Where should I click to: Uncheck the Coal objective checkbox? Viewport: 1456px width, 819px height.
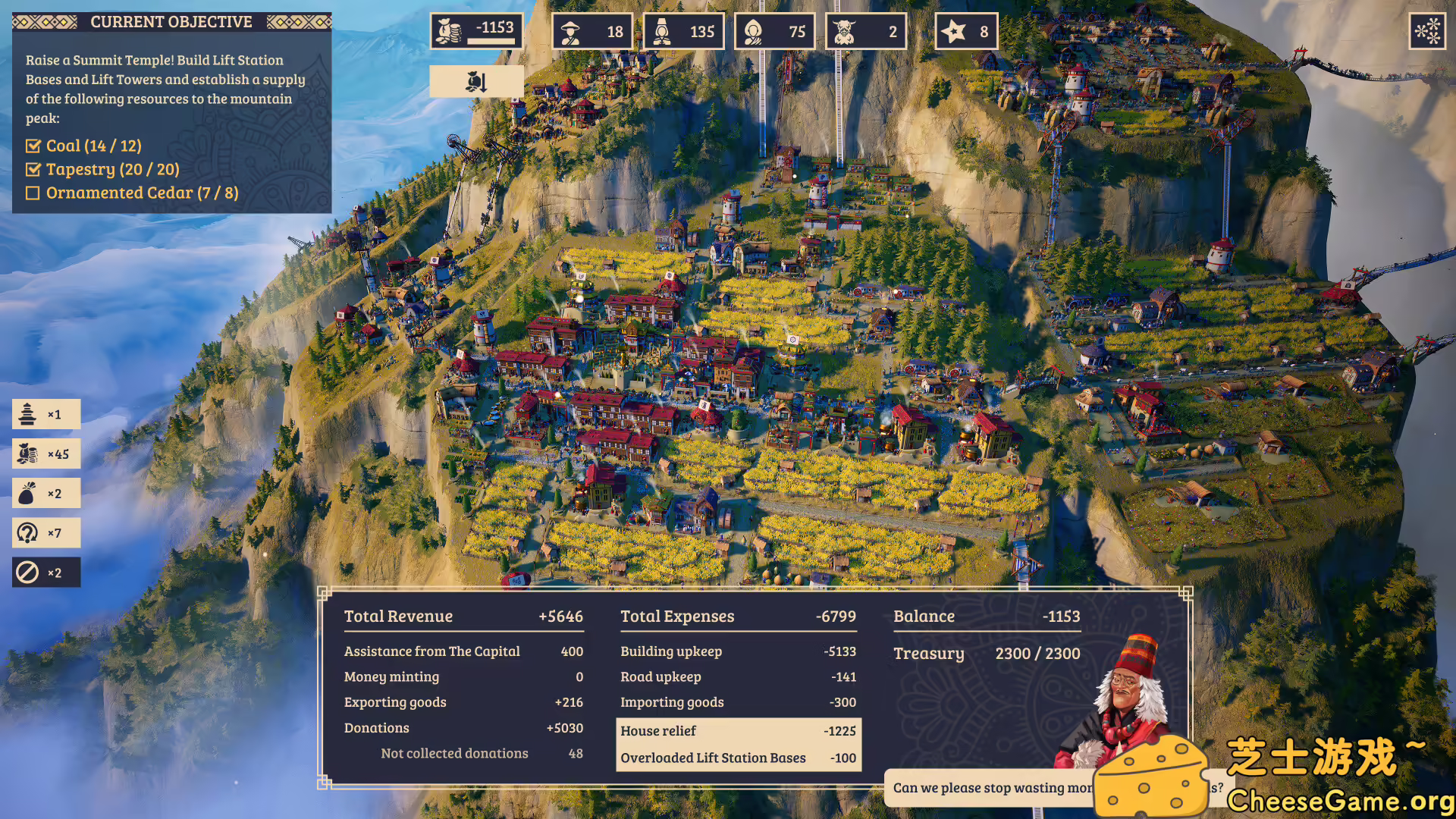(33, 145)
